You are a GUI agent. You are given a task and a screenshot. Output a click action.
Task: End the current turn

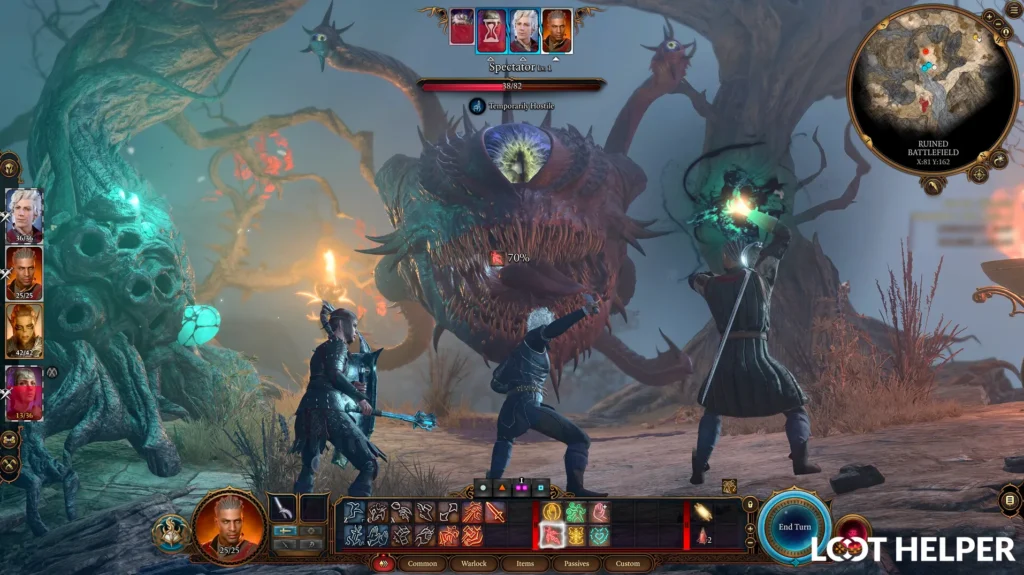pyautogui.click(x=794, y=526)
